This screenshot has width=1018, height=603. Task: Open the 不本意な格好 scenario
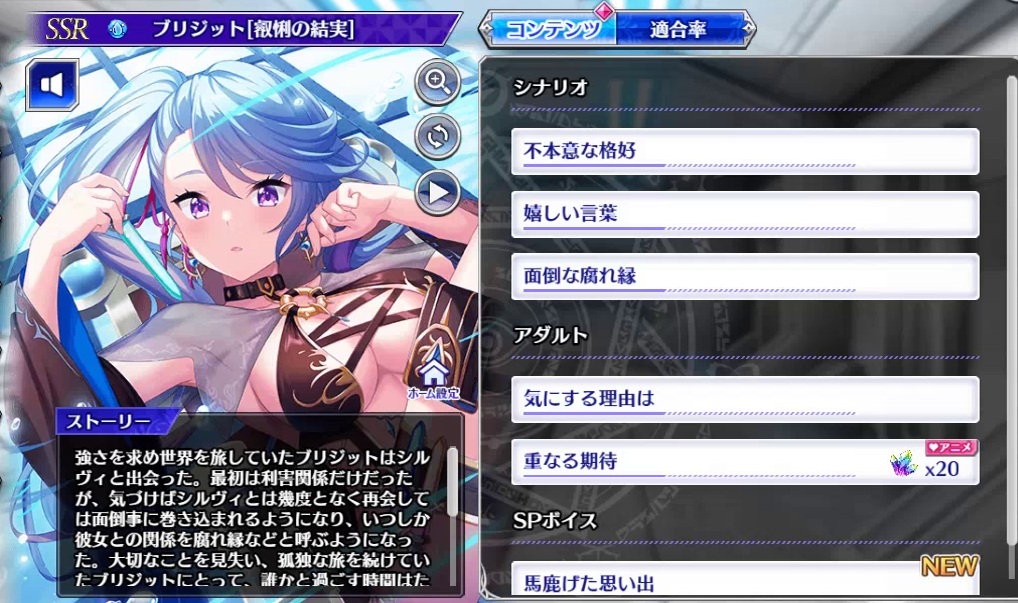[744, 152]
